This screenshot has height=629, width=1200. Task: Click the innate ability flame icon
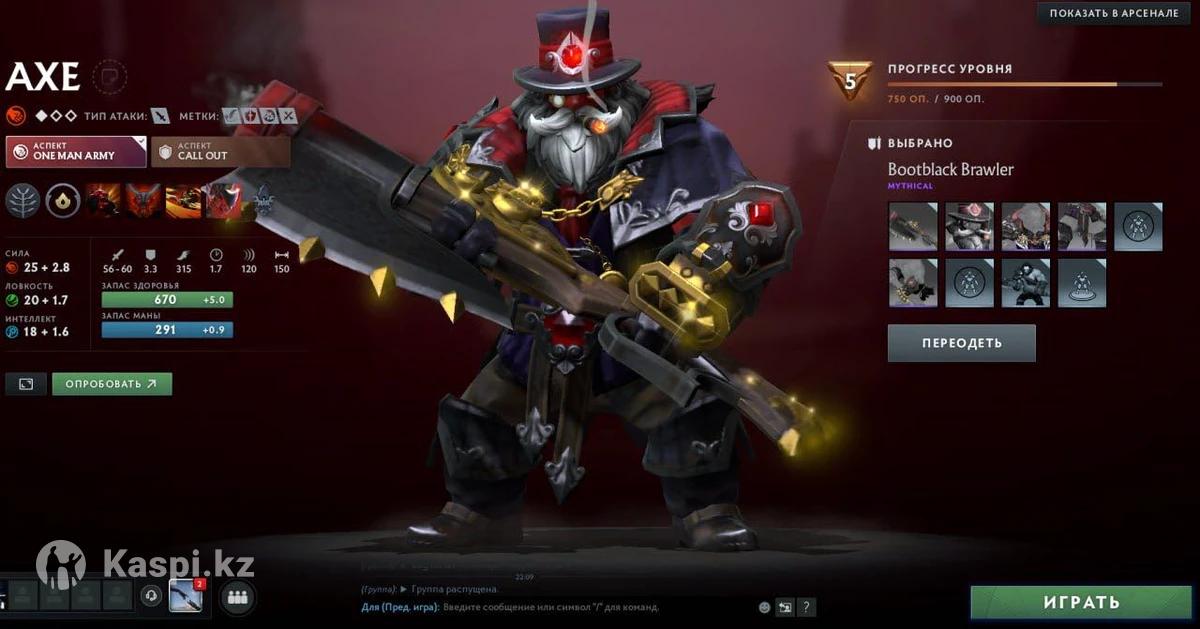pos(63,200)
